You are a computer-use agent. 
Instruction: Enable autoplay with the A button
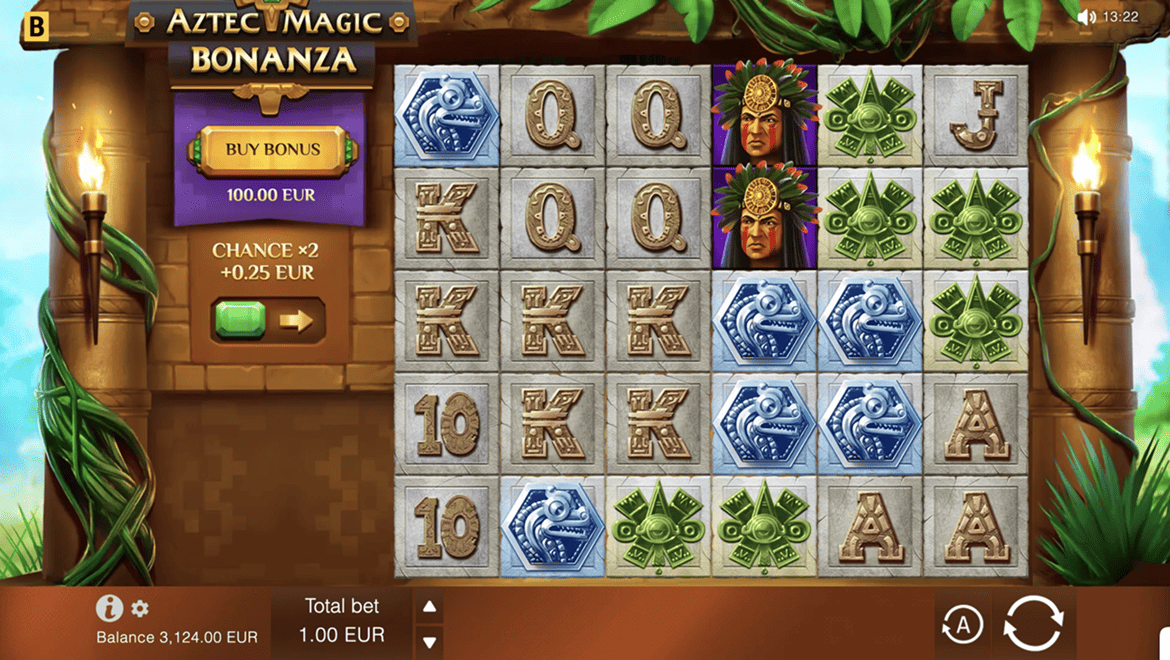pyautogui.click(x=963, y=625)
